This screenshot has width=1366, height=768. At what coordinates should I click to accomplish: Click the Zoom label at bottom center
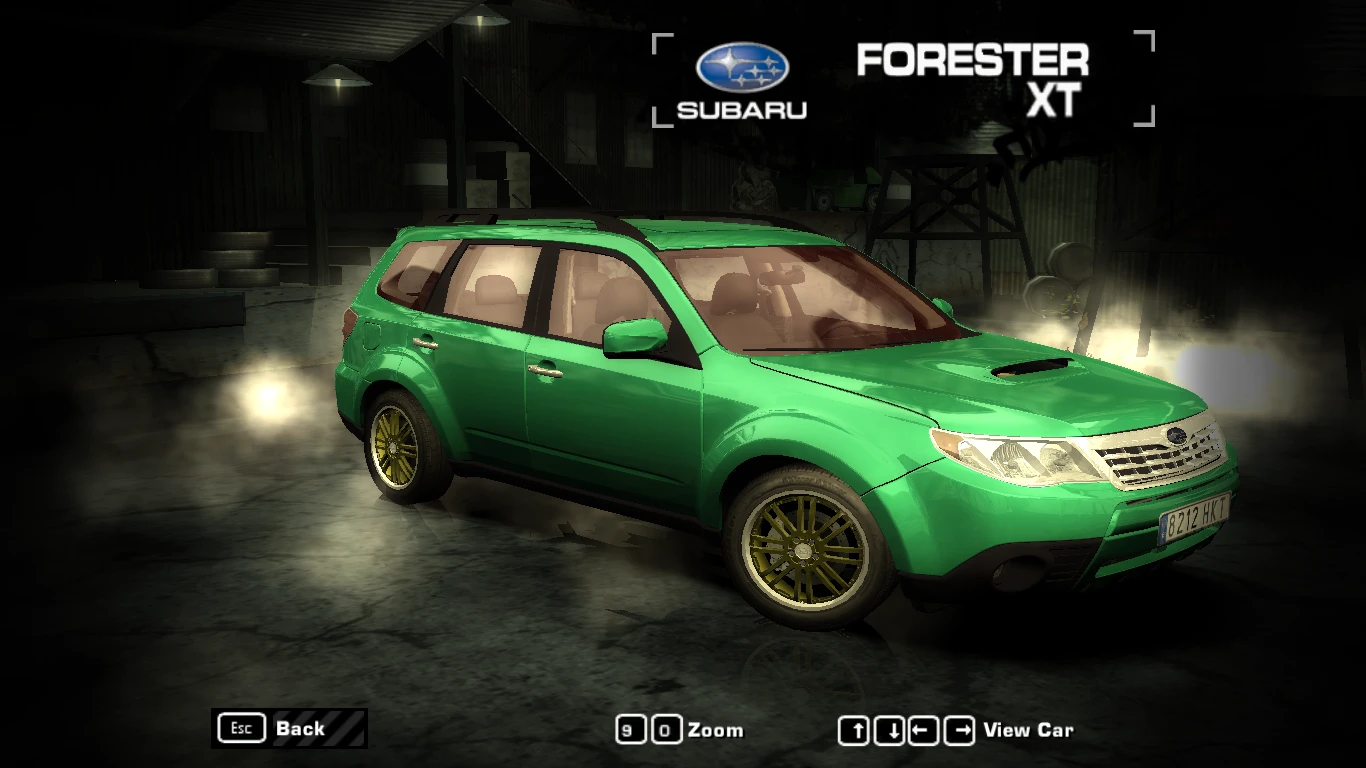pyautogui.click(x=713, y=730)
